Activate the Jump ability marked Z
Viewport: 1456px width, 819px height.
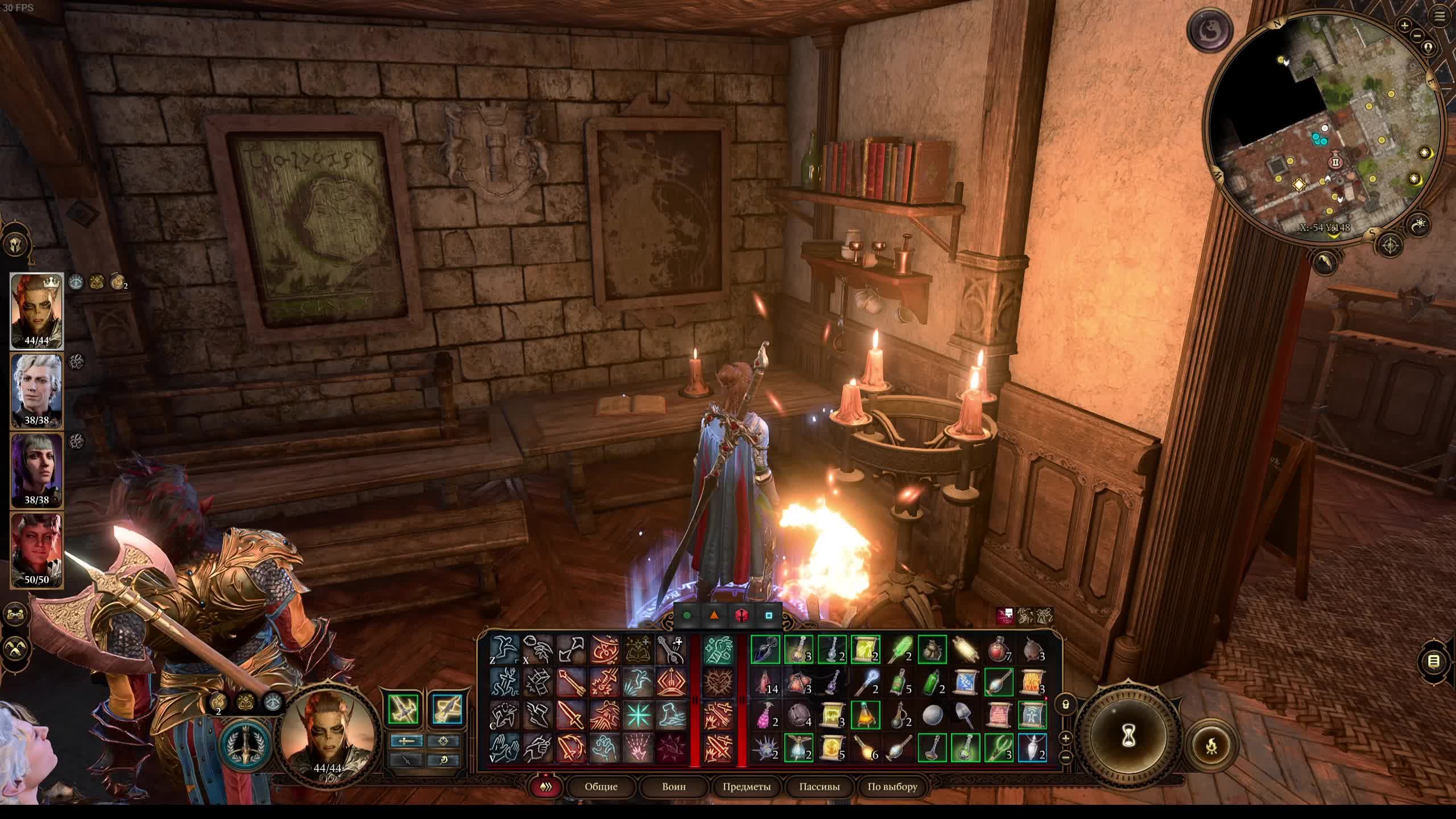pos(504,650)
